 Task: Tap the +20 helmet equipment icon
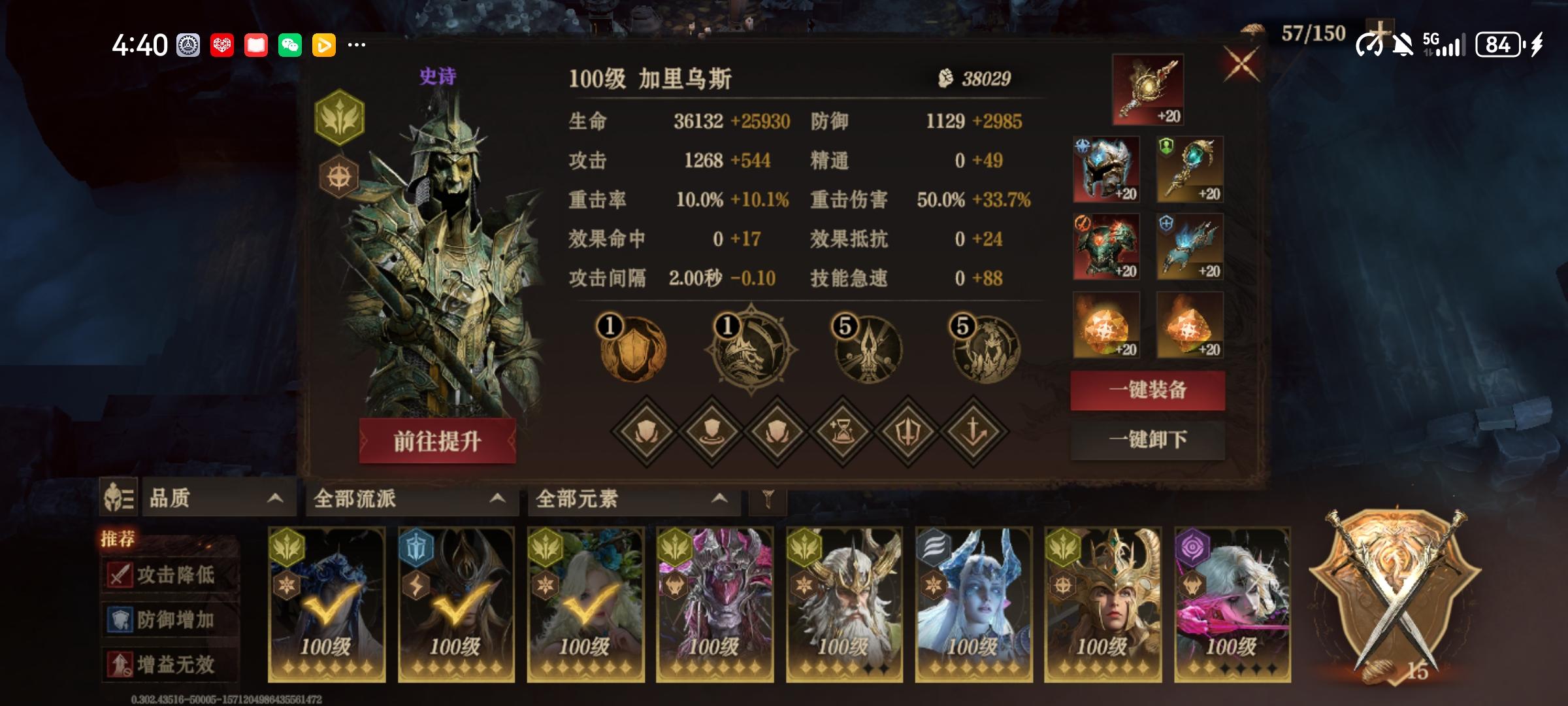point(1105,167)
